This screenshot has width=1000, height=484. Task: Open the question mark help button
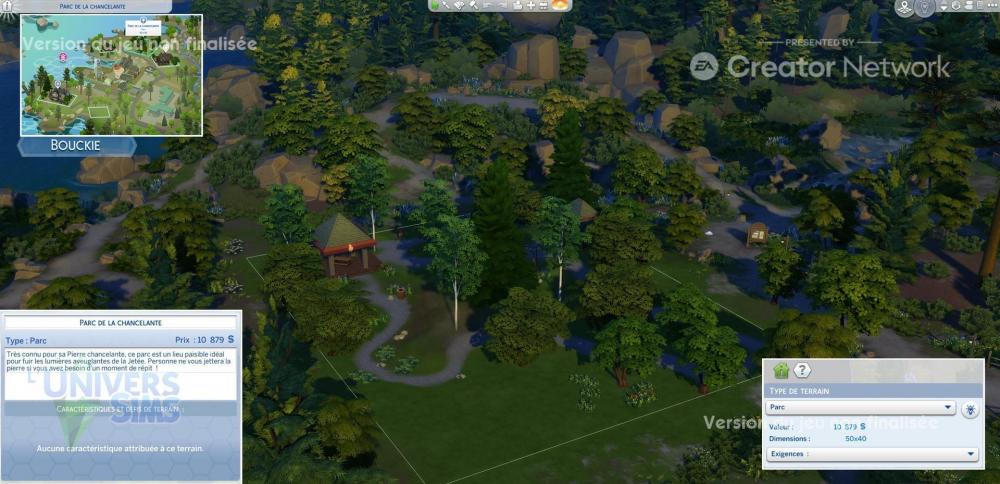click(x=802, y=371)
